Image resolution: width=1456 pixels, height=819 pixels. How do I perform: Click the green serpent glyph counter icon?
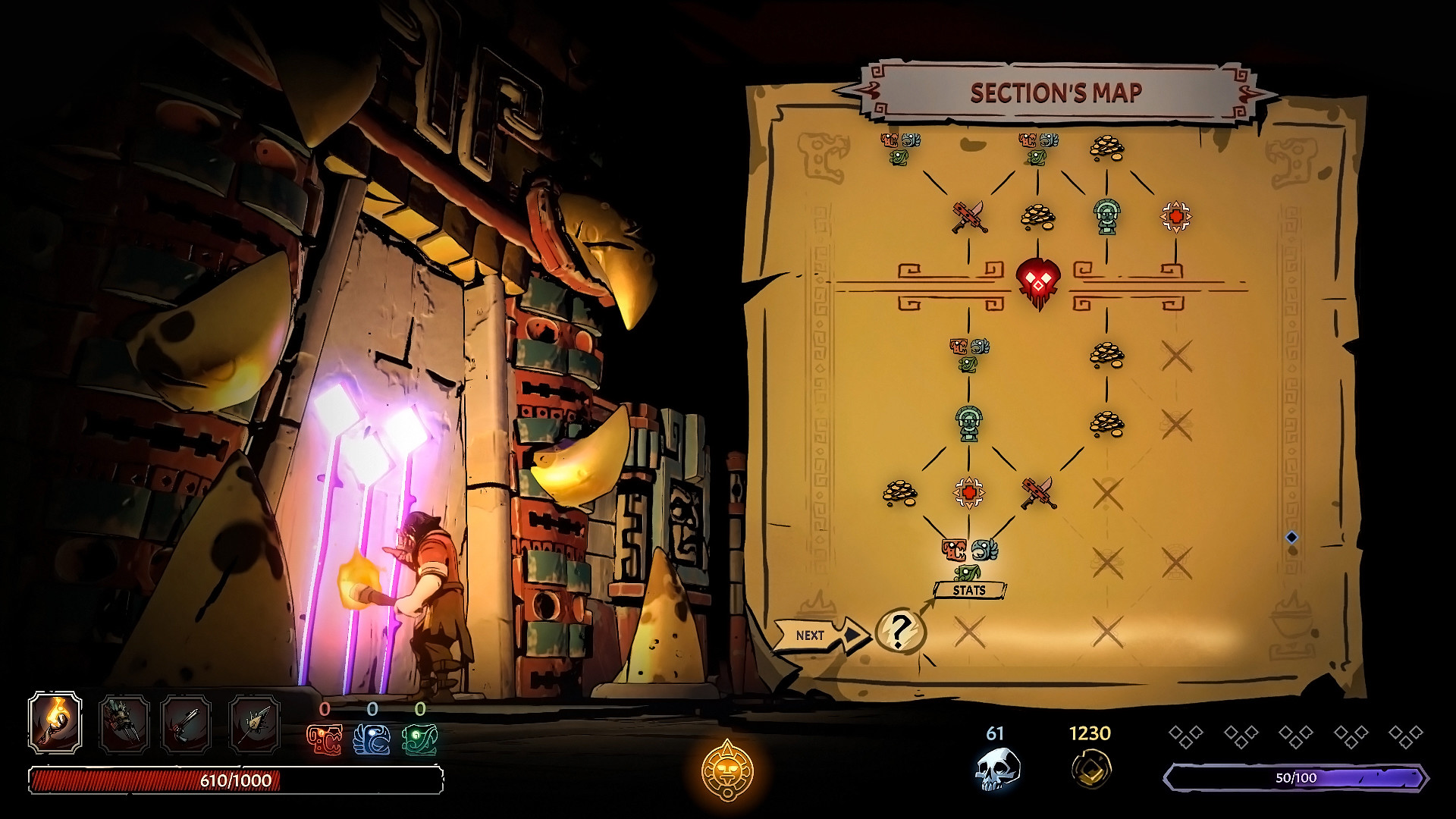419,739
